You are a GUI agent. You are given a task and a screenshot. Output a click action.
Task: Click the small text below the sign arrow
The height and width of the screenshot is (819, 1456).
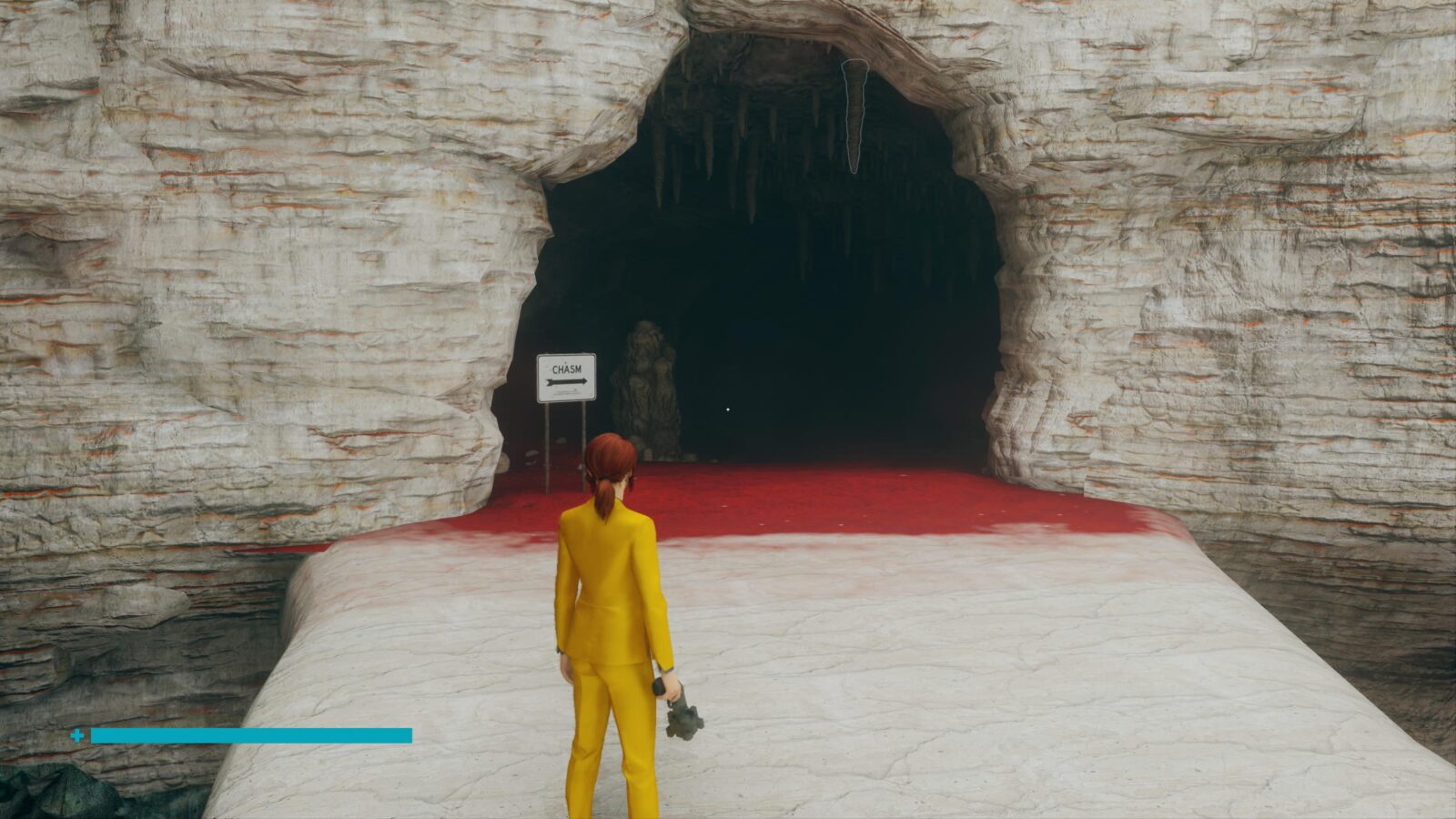(x=566, y=391)
